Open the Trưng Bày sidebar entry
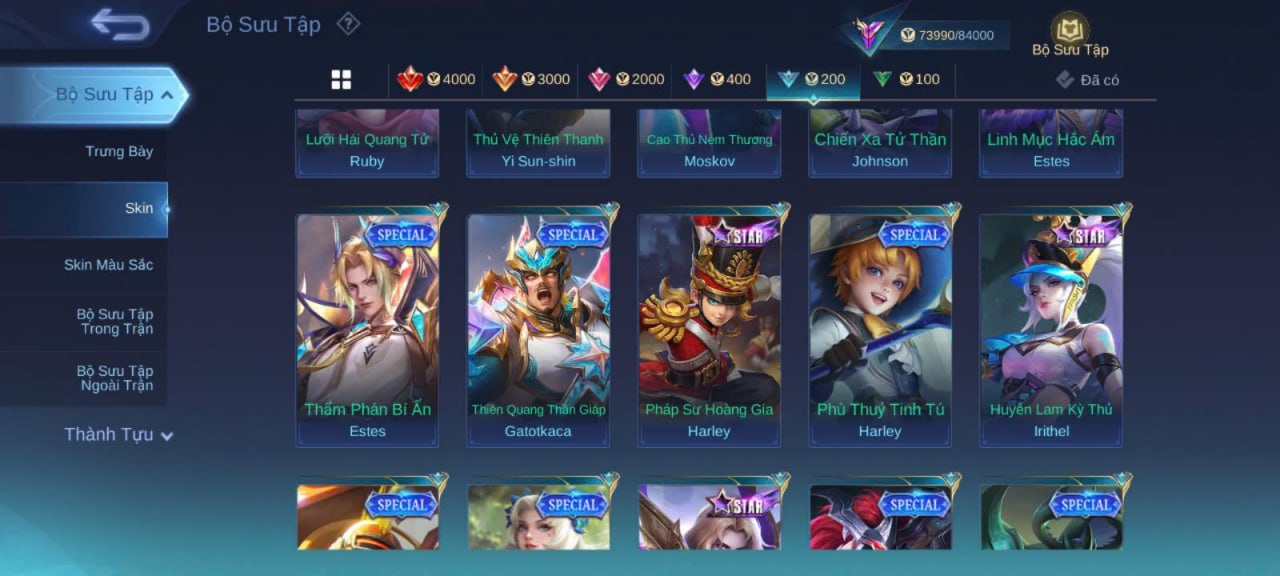This screenshot has height=576, width=1280. [118, 152]
